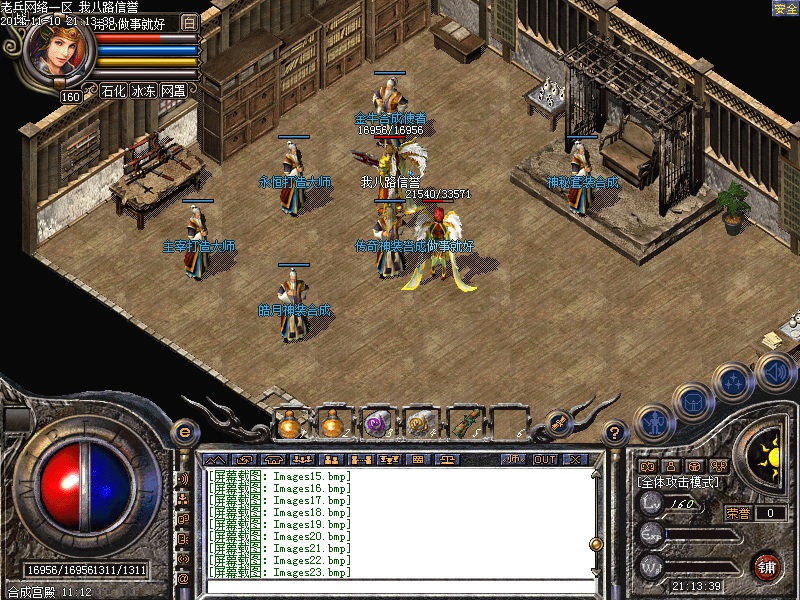Toggle the 冰冻 status button

(x=144, y=91)
